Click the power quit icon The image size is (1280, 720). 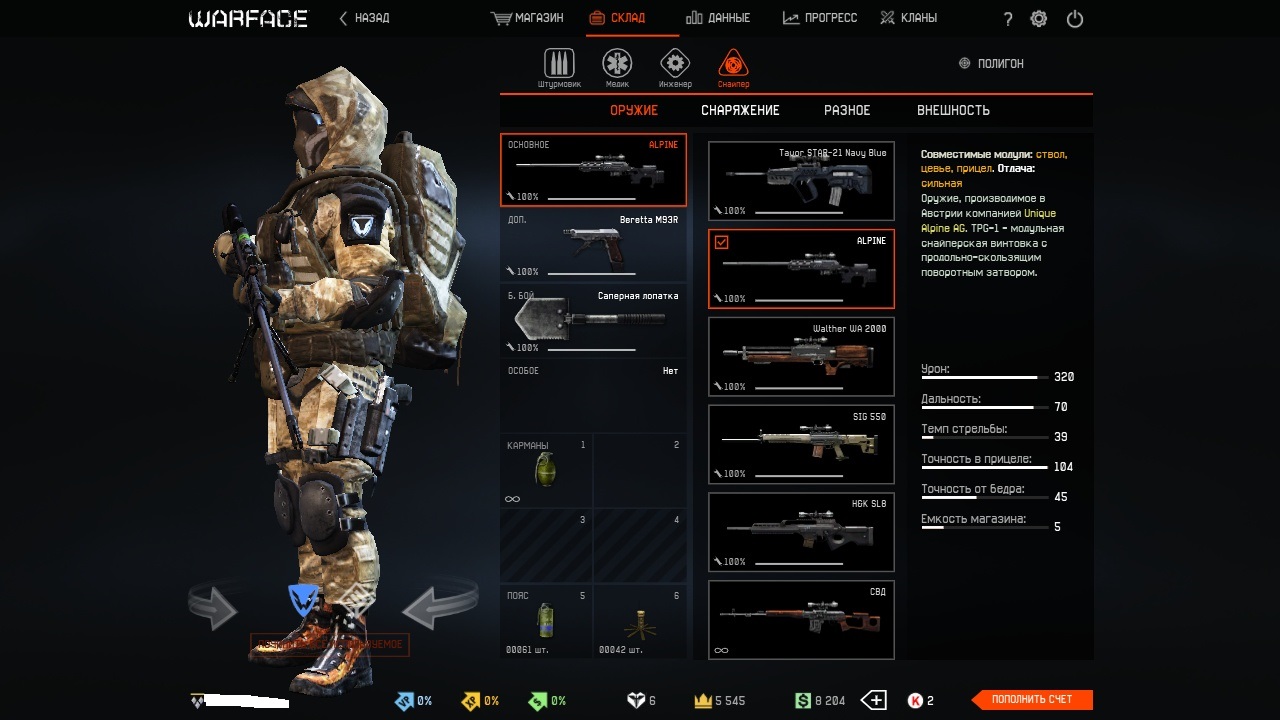click(1075, 19)
